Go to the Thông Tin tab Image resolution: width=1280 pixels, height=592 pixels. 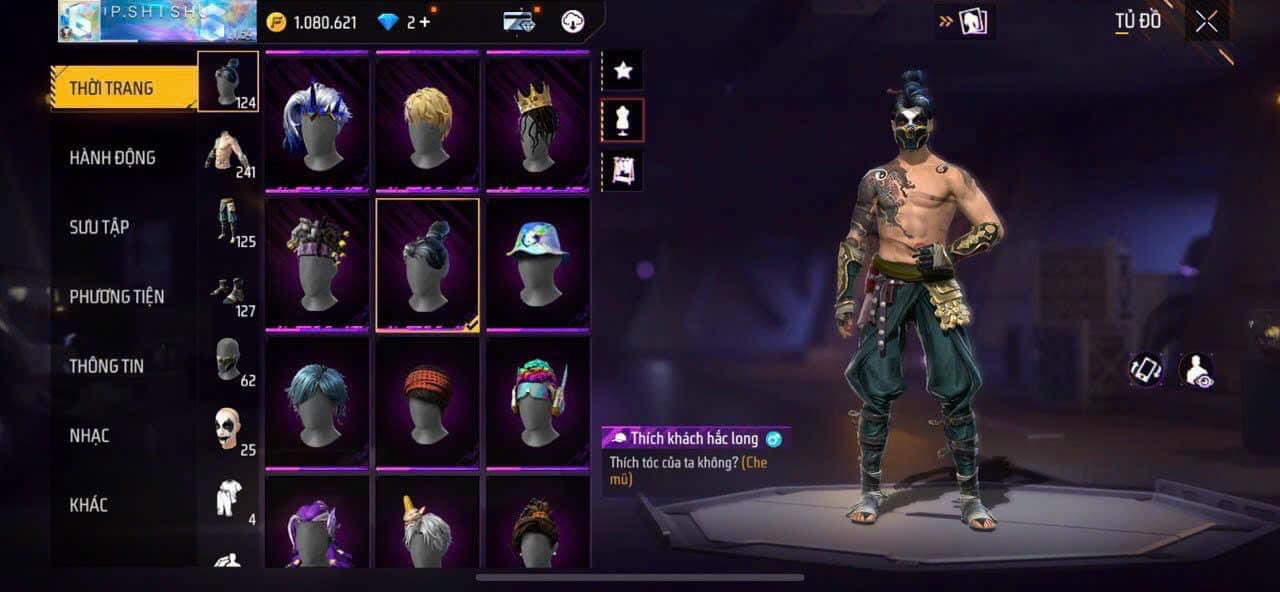pyautogui.click(x=106, y=366)
